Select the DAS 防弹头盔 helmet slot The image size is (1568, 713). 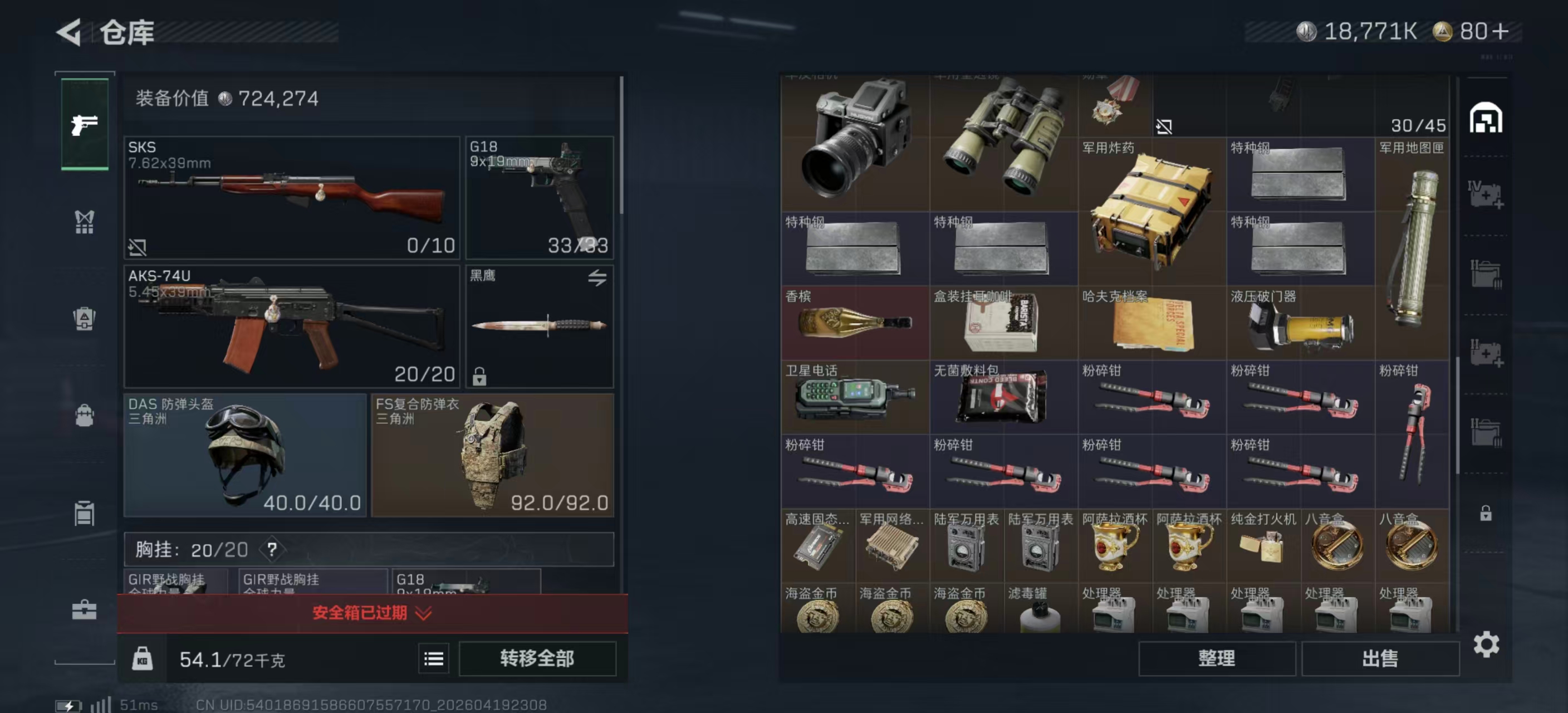(x=244, y=455)
